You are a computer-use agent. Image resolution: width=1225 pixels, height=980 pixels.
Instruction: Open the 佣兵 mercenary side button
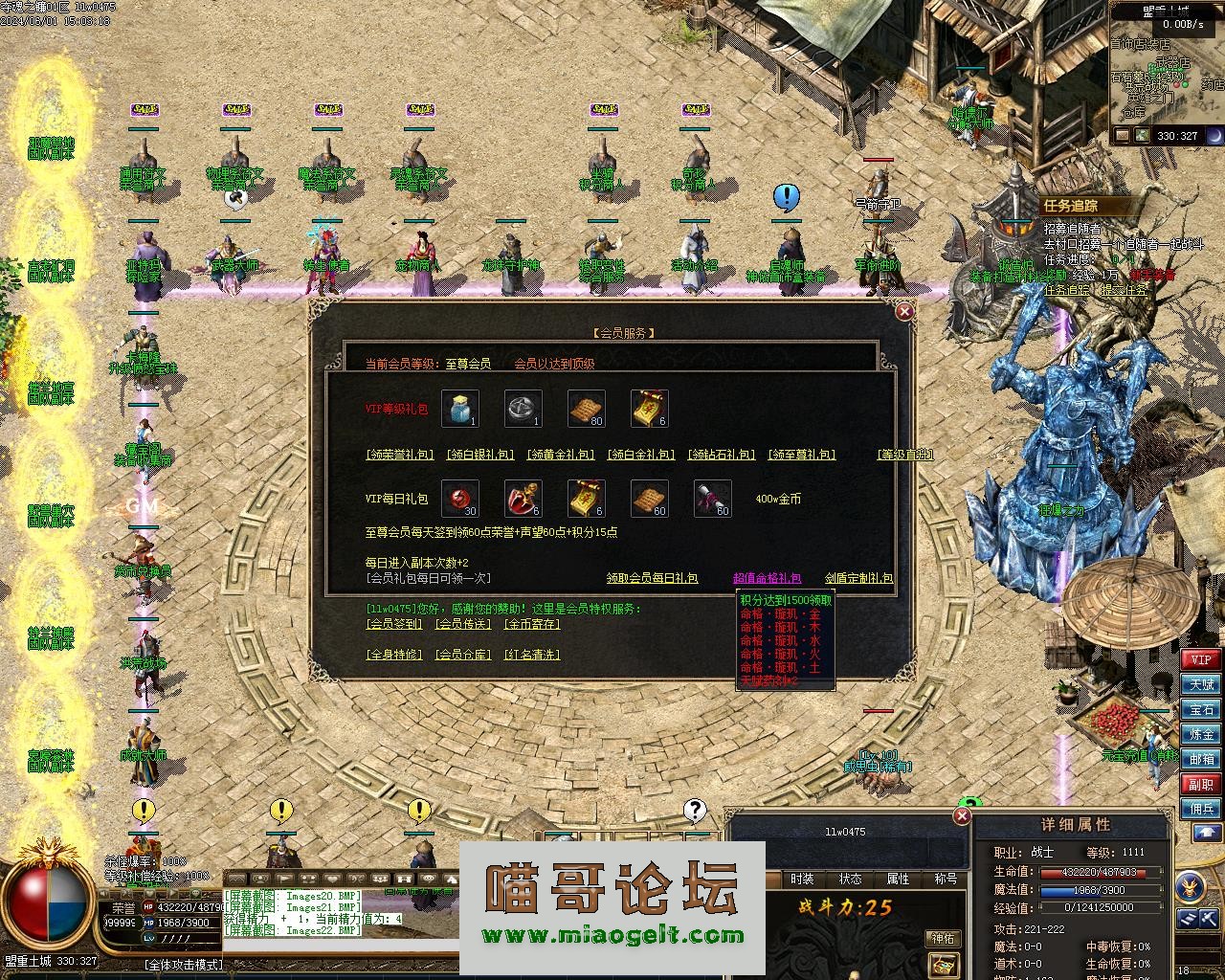coord(1201,809)
